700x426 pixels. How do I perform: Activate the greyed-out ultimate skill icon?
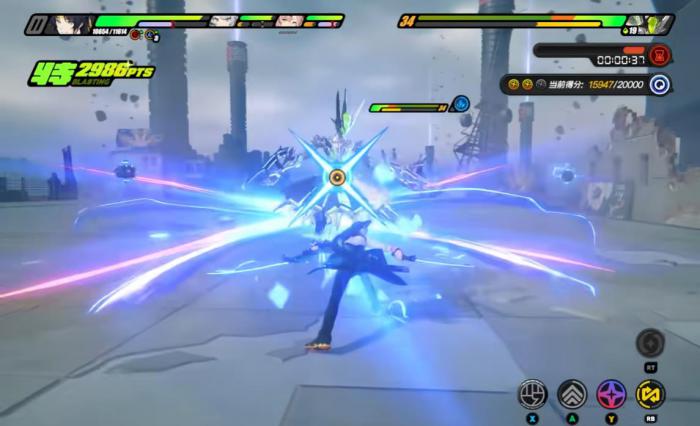click(651, 343)
